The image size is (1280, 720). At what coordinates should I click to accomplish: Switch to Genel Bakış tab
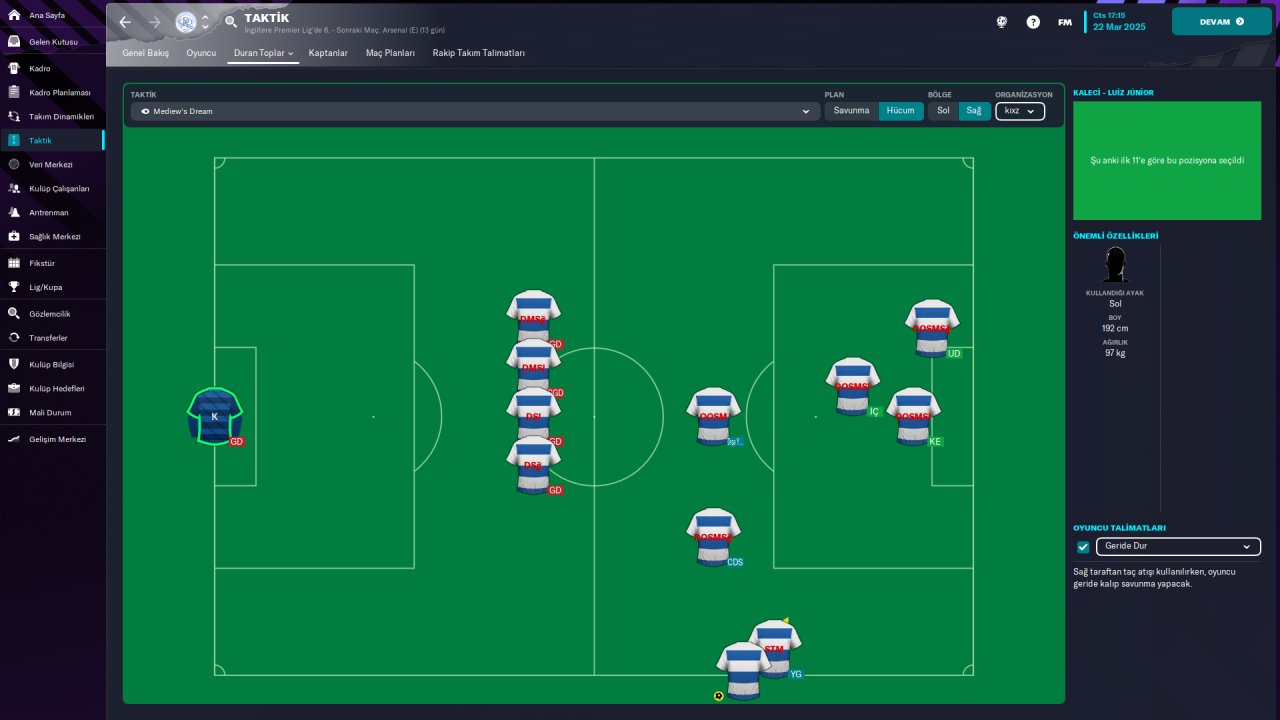pos(146,52)
